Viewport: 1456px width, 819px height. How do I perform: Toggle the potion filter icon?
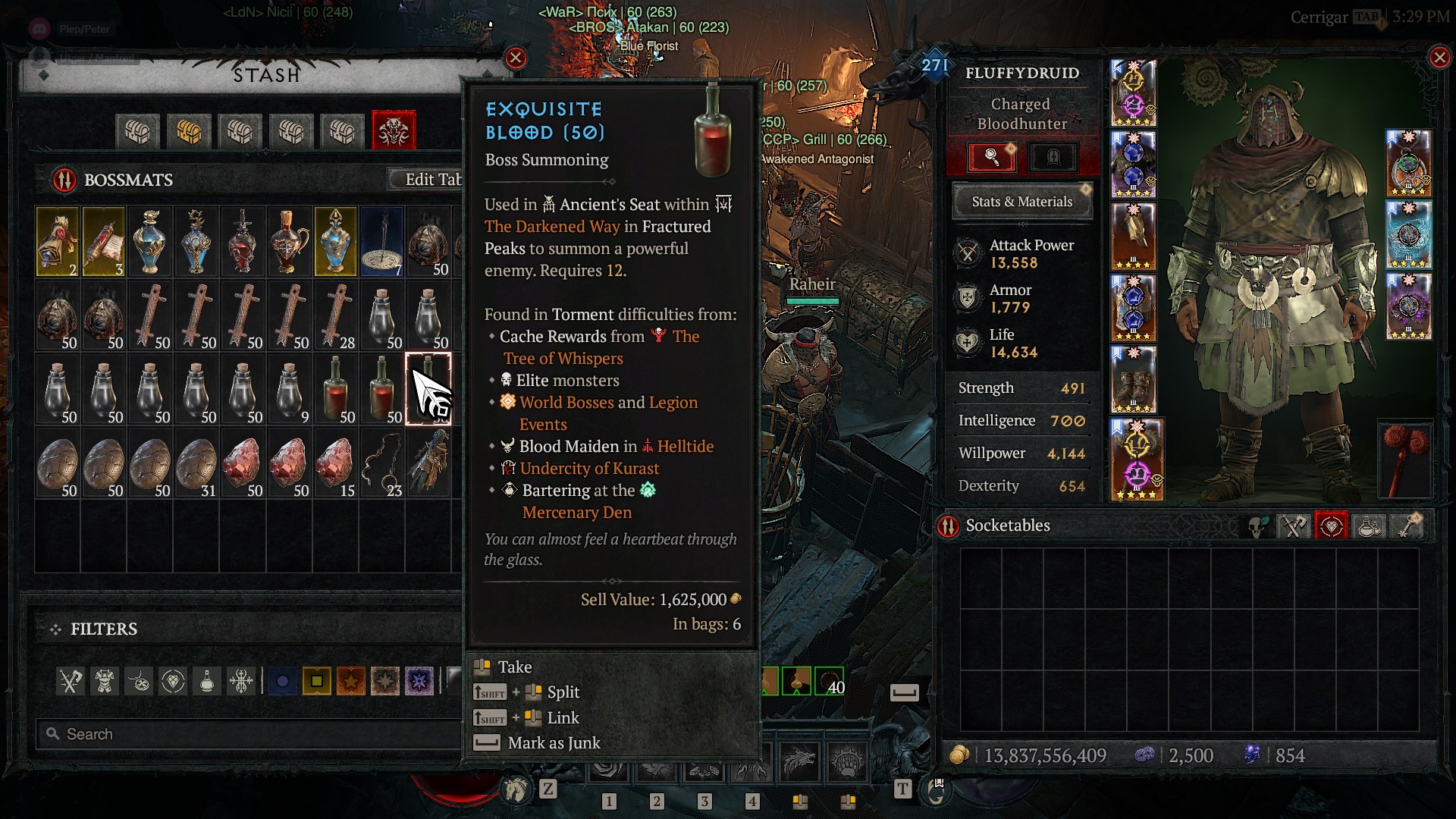[207, 681]
